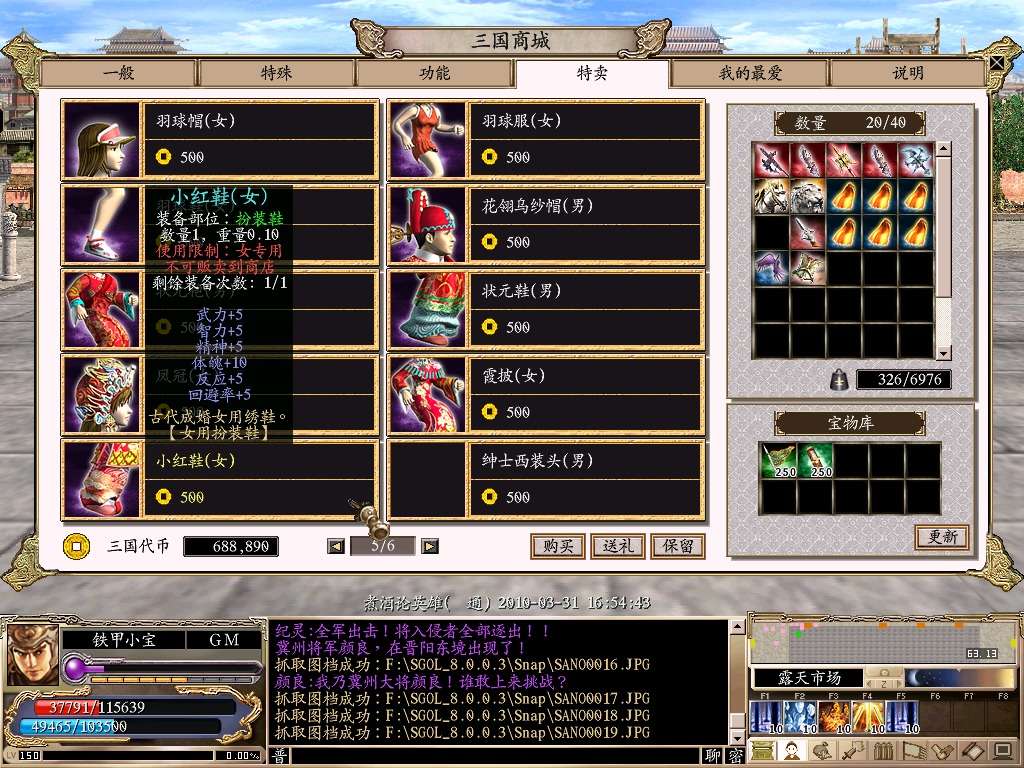Open the 说明 help tab

point(908,73)
